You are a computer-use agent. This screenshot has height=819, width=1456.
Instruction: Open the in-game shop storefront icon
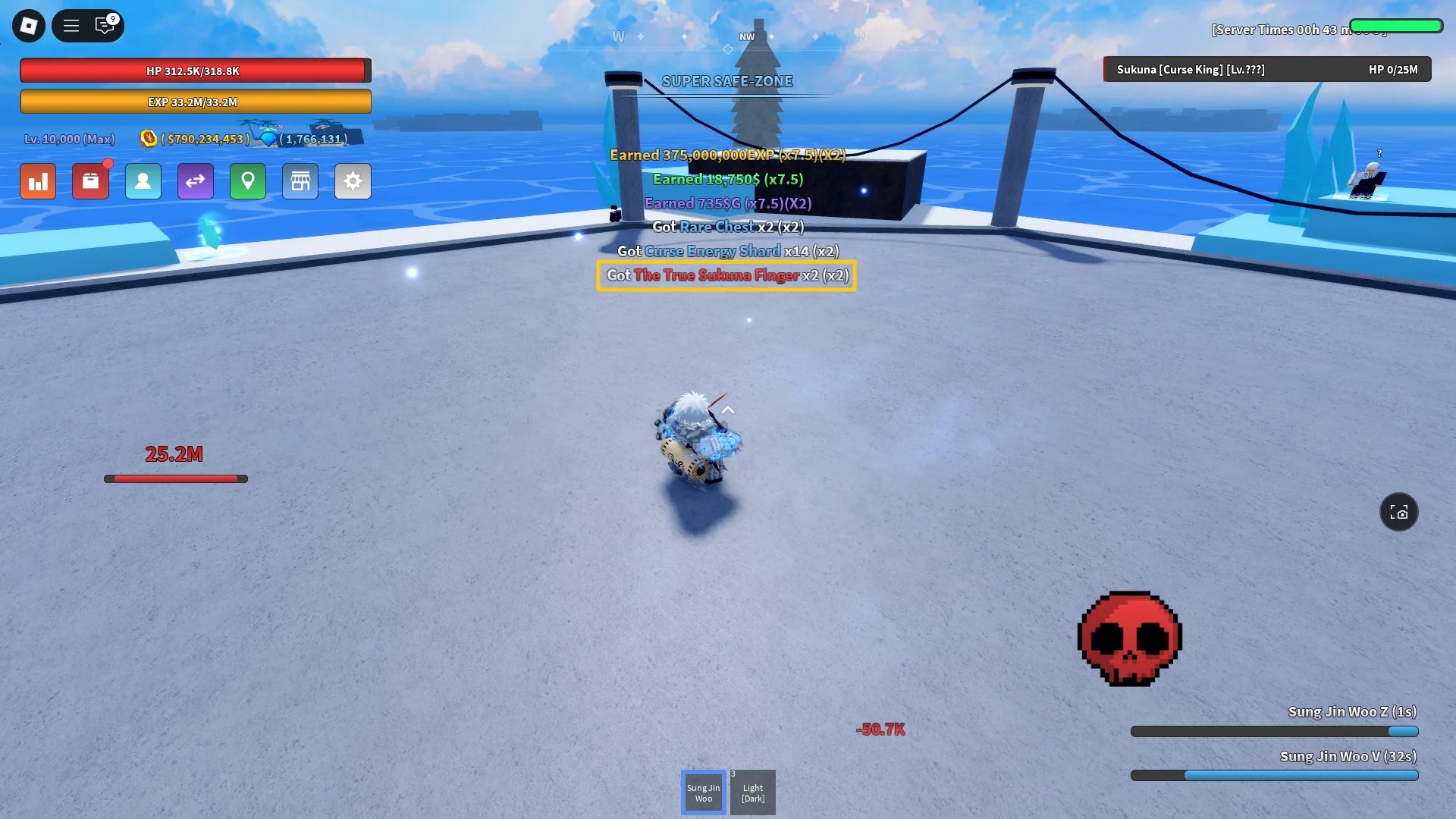coord(300,181)
